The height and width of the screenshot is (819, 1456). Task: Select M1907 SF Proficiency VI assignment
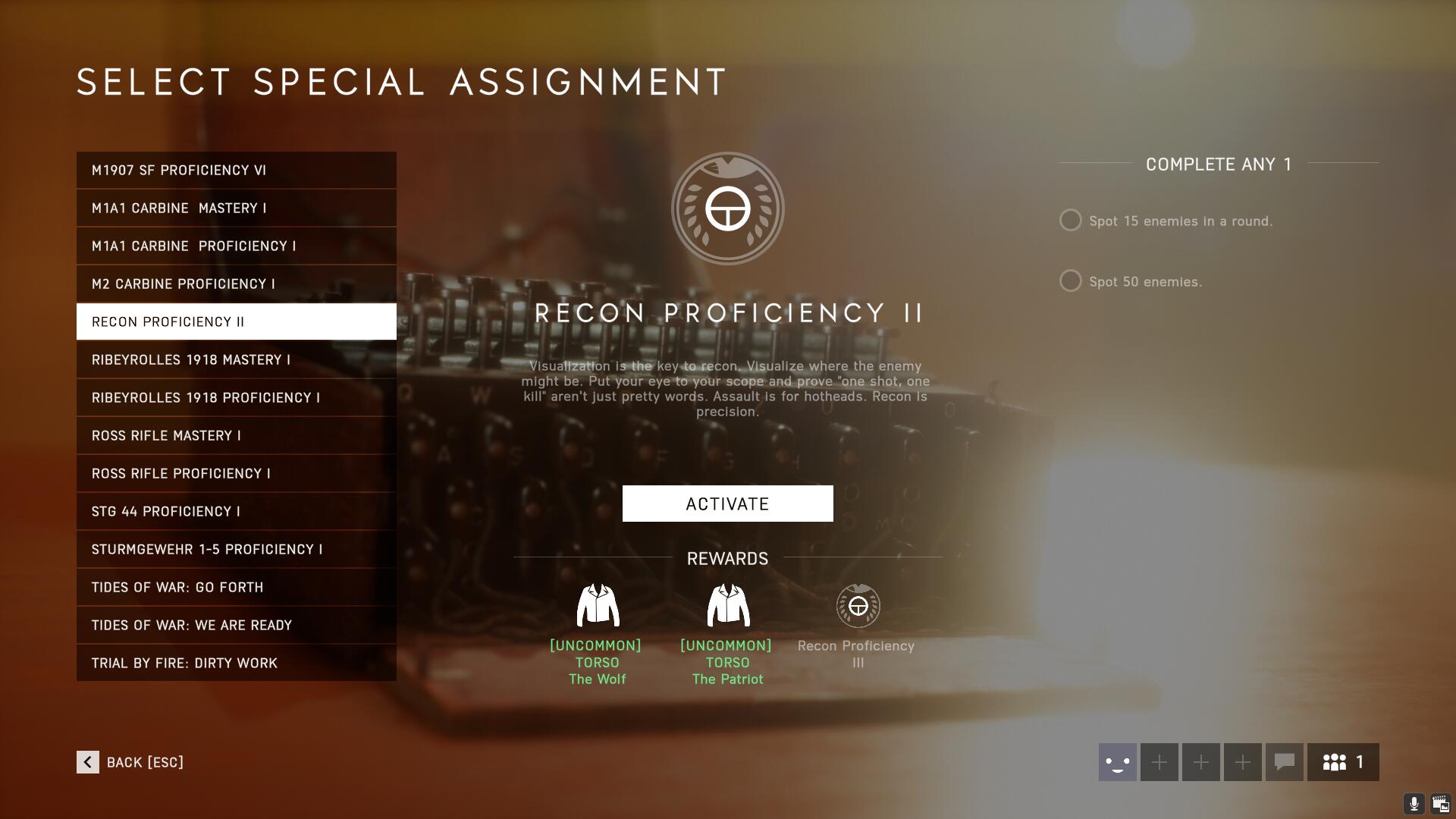[236, 170]
